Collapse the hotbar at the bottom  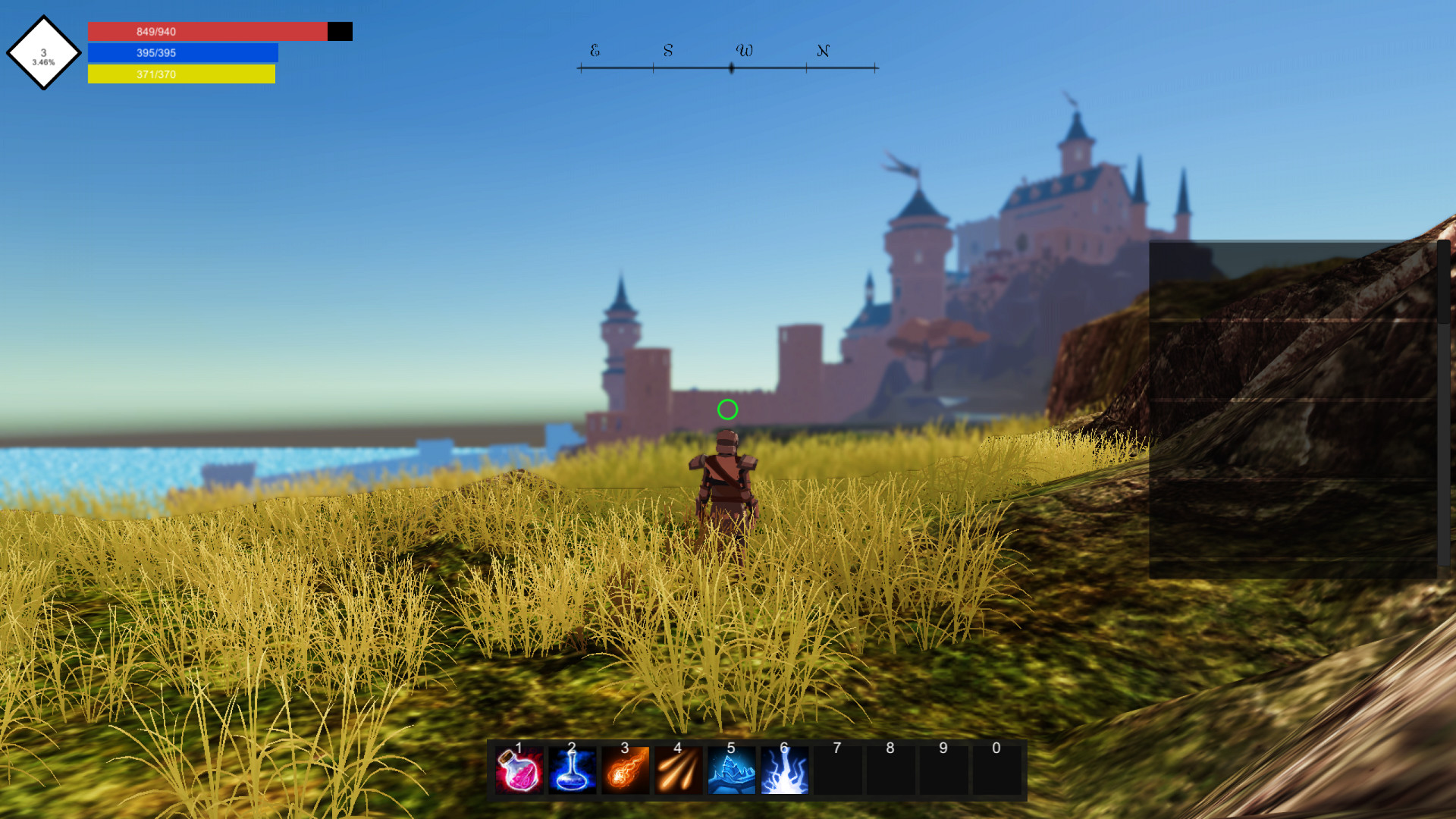tap(758, 768)
